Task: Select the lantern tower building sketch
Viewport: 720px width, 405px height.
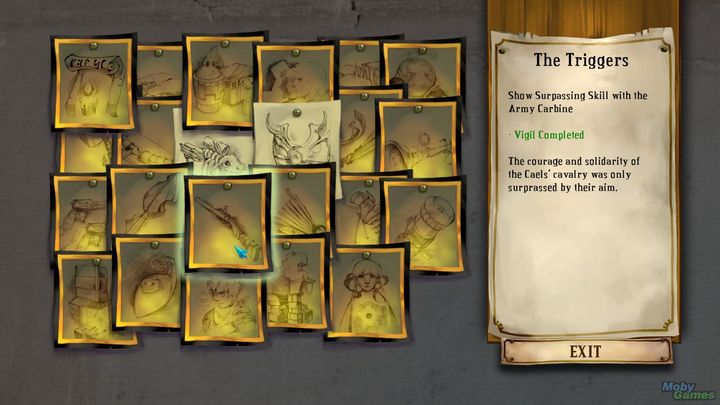Action: 223,73
